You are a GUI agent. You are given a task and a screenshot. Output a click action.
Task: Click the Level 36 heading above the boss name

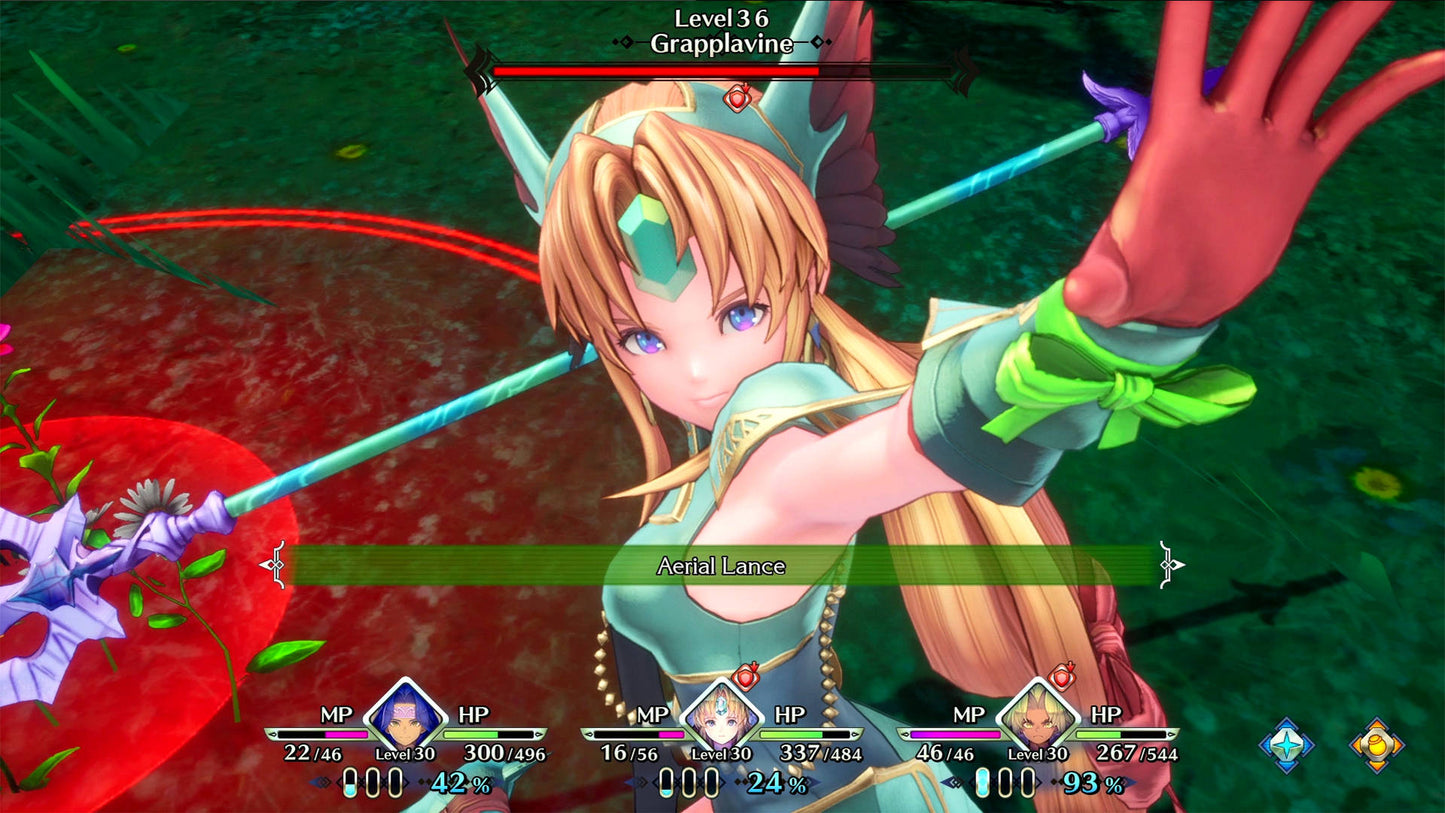click(722, 17)
